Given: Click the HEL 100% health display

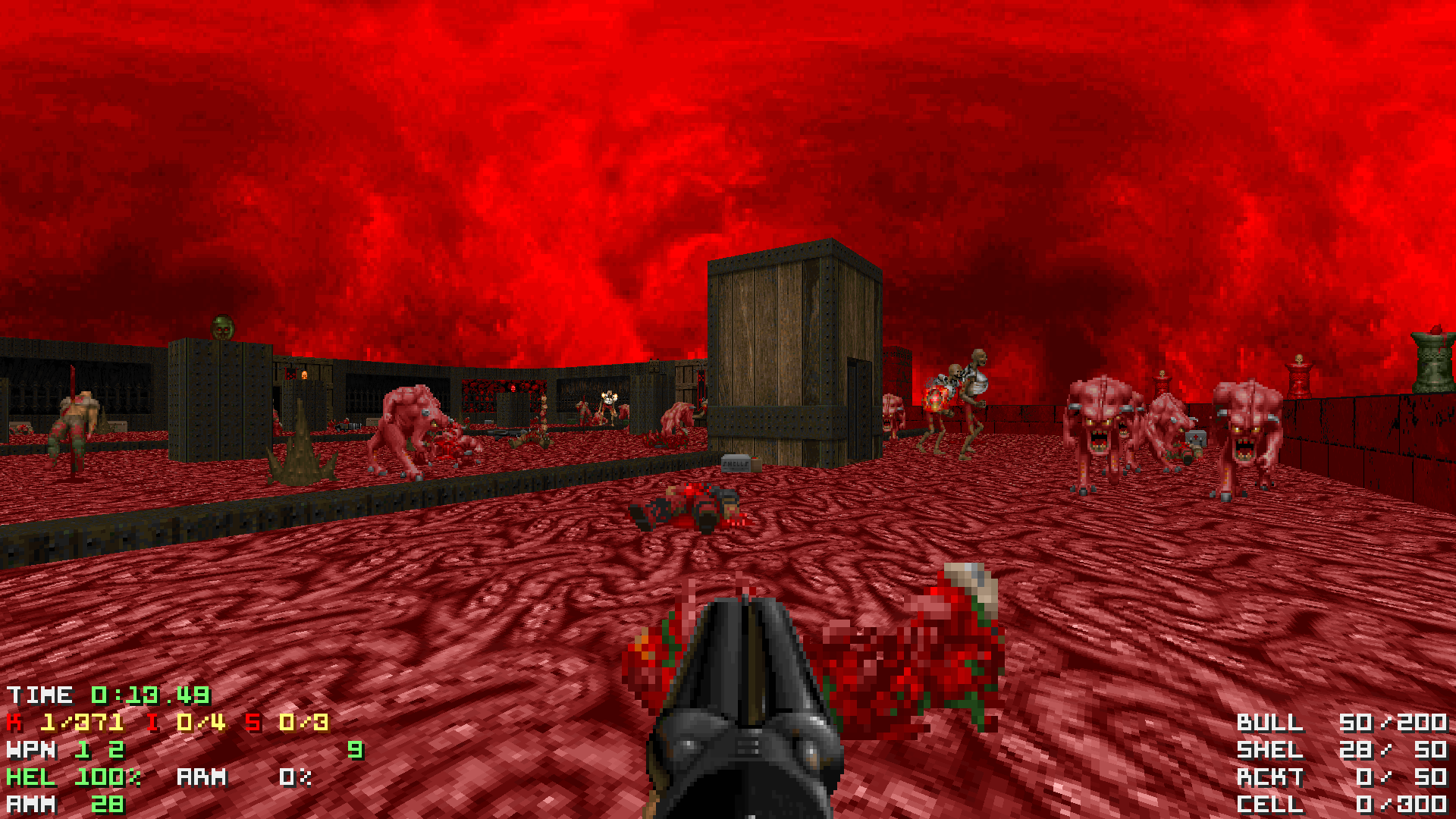Looking at the screenshot, I should 72,777.
